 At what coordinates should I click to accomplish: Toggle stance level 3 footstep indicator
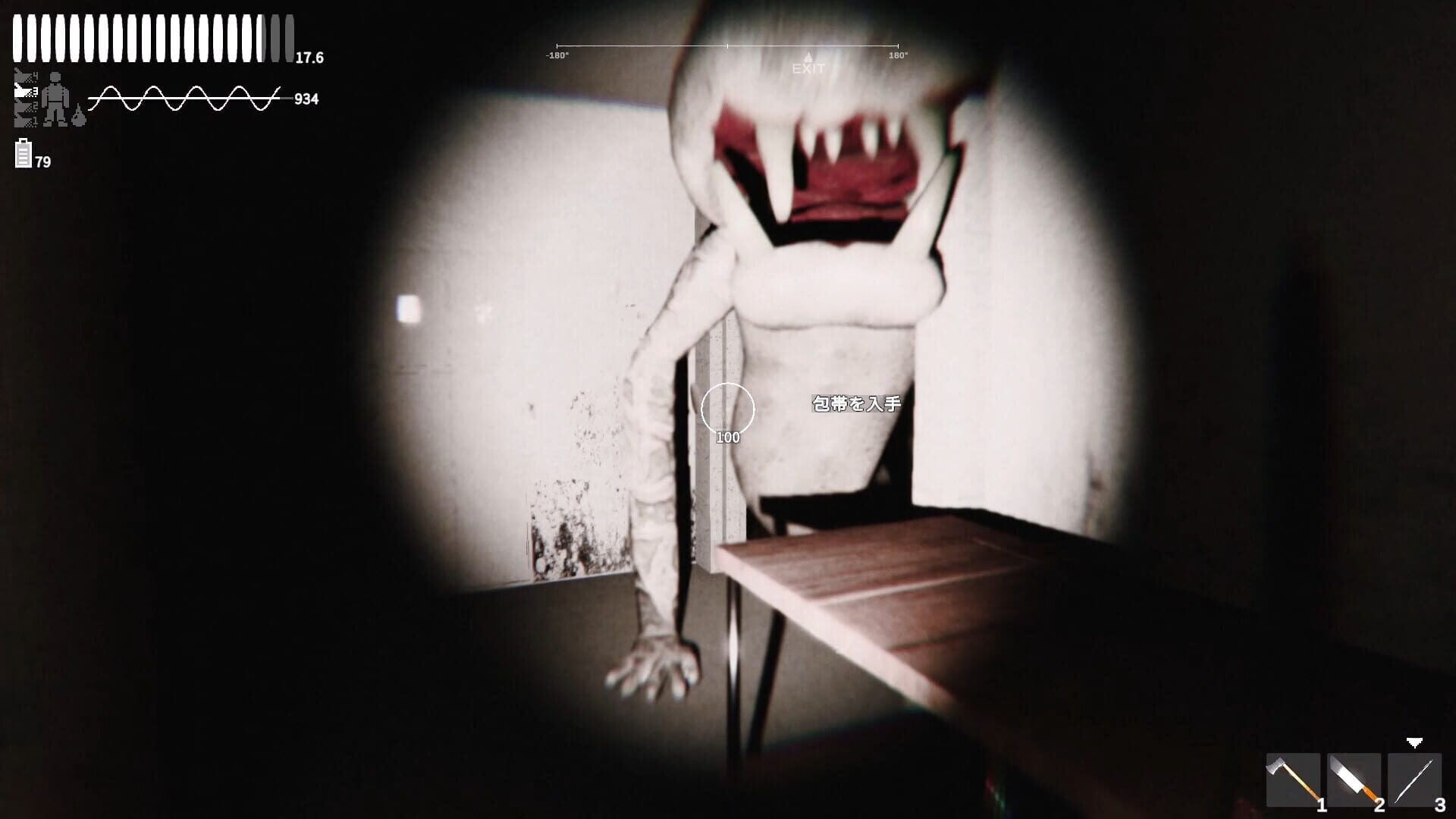coord(21,90)
